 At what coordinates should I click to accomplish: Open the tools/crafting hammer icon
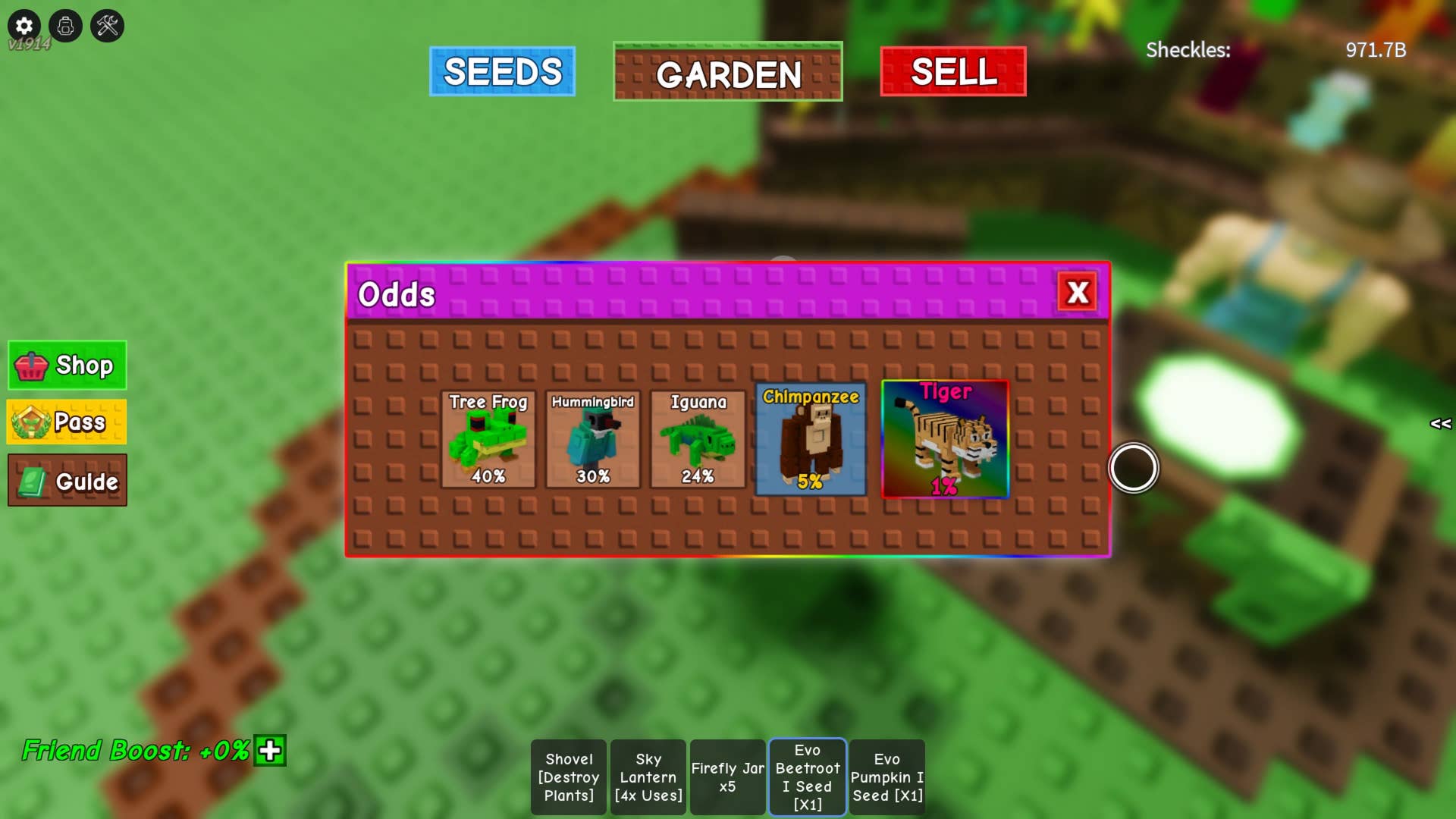pos(107,25)
